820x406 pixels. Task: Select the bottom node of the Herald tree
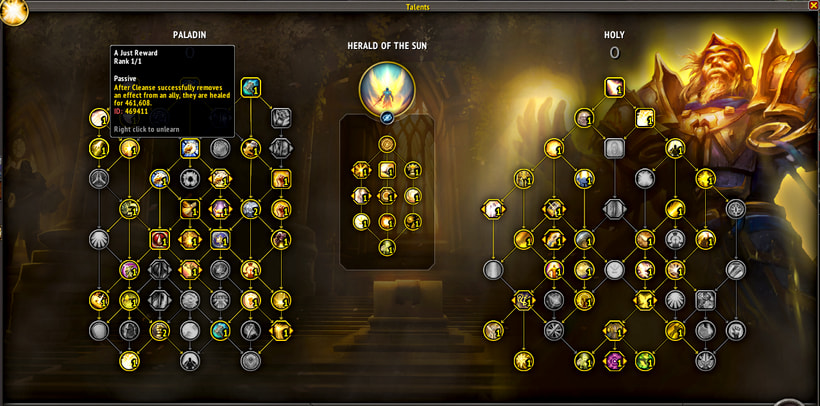pyautogui.click(x=386, y=247)
